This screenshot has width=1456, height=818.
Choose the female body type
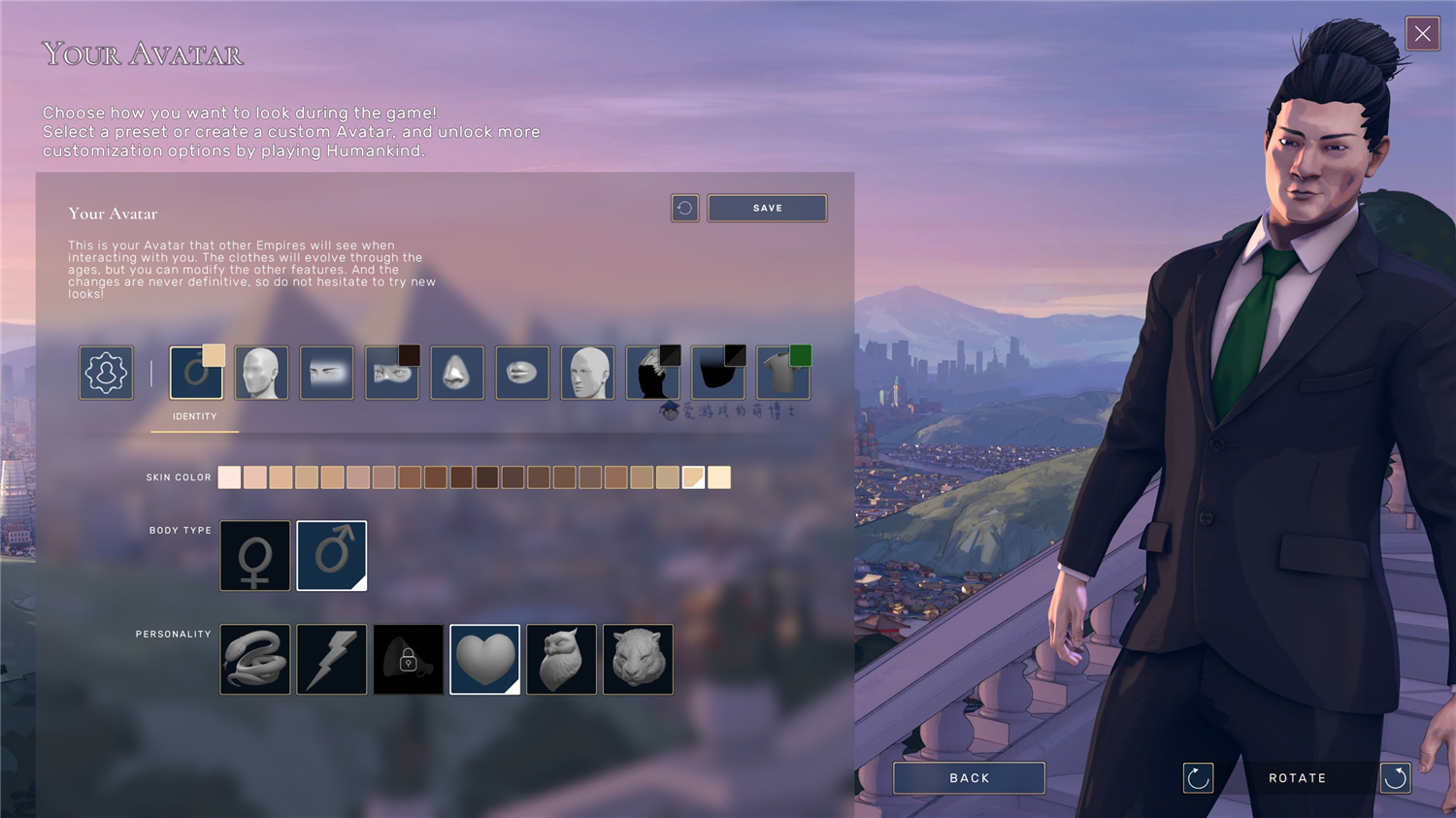point(255,556)
